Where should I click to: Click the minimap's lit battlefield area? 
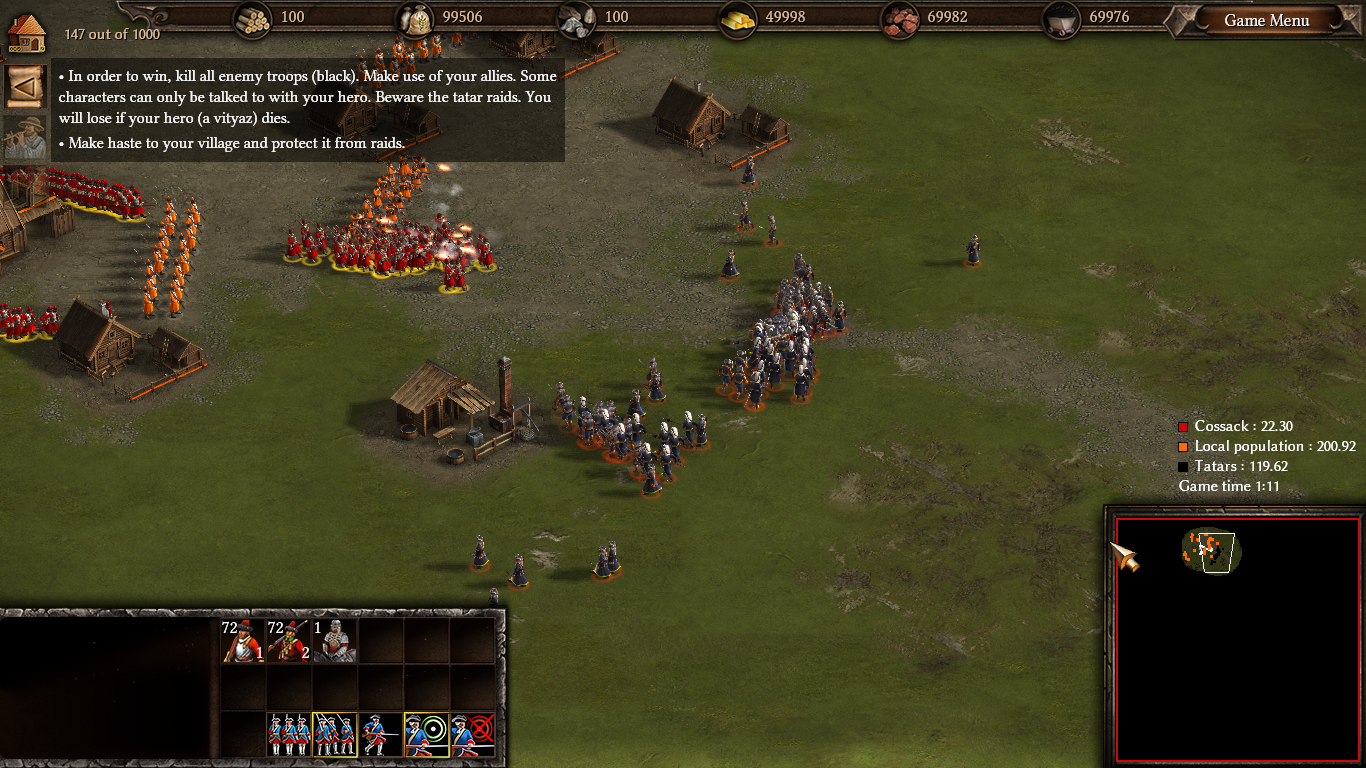(1211, 551)
